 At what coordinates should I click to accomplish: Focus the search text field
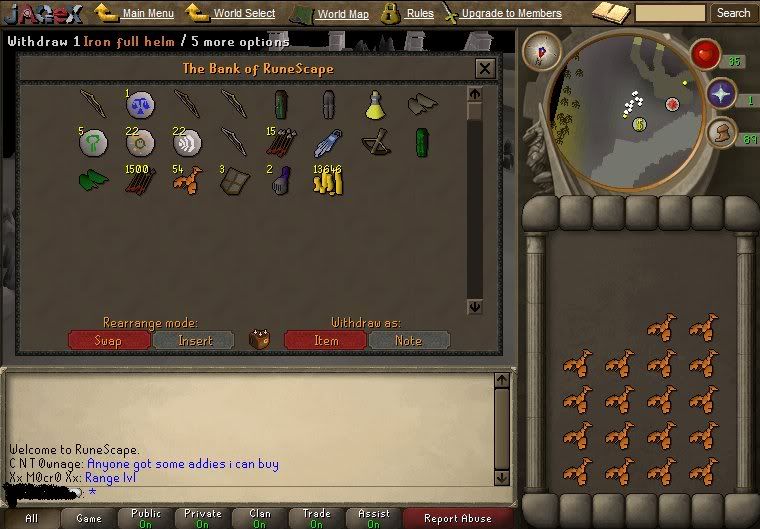click(x=670, y=13)
